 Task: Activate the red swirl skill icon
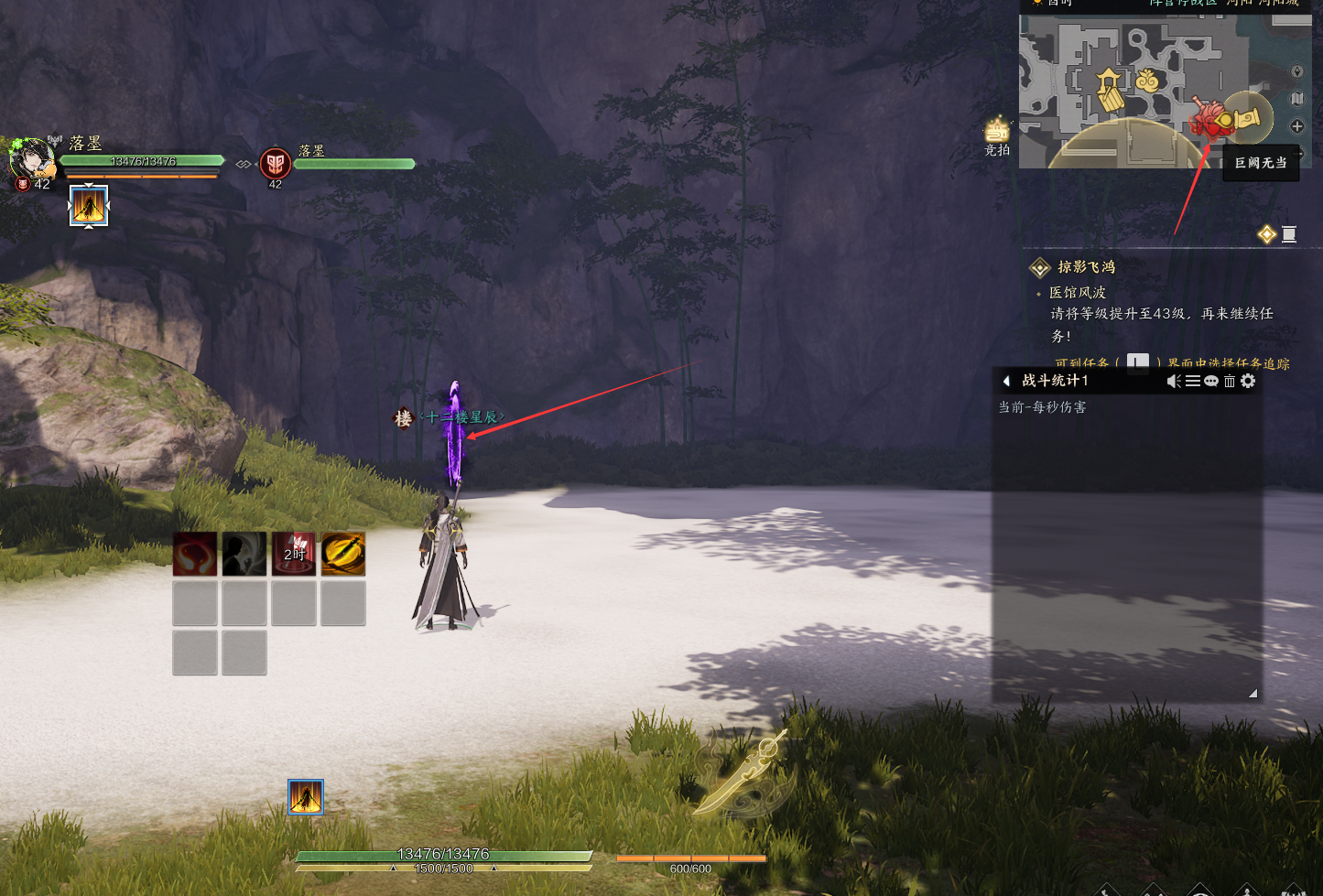195,554
